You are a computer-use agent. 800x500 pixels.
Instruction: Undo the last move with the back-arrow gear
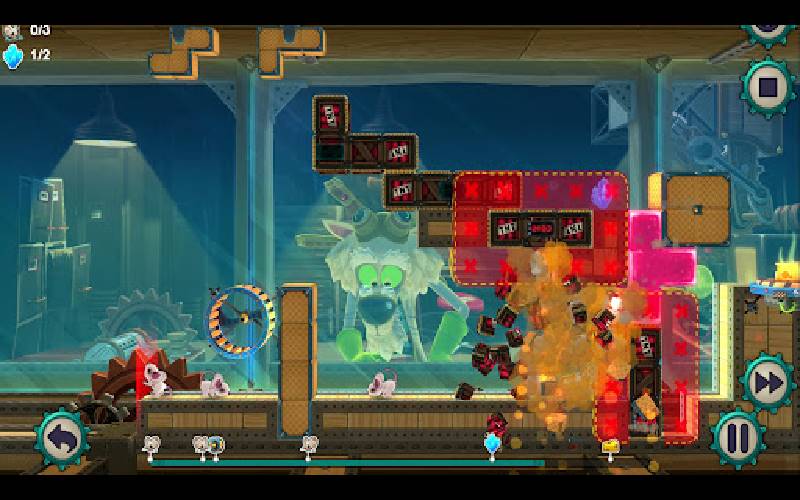click(62, 437)
